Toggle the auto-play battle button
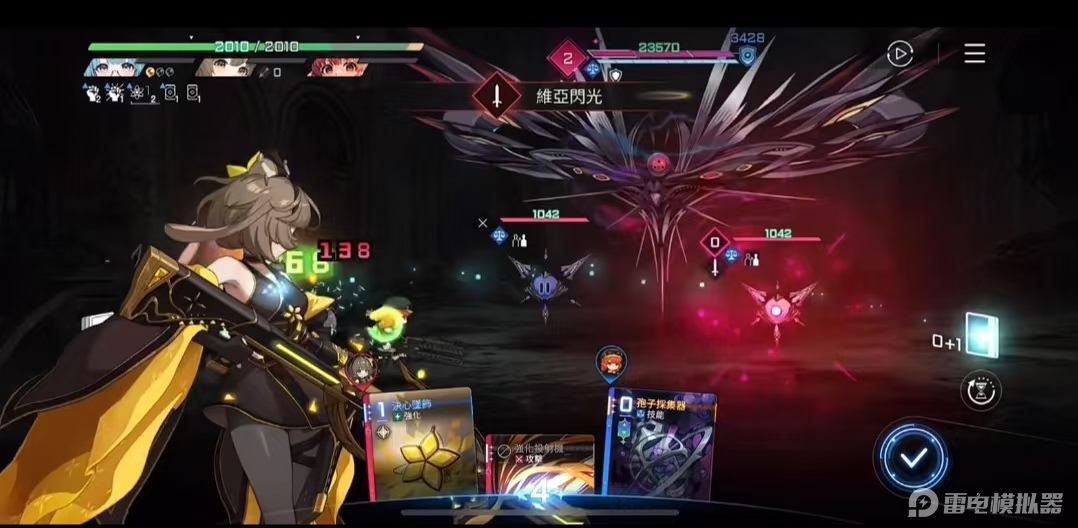Image resolution: width=1078 pixels, height=528 pixels. [900, 54]
